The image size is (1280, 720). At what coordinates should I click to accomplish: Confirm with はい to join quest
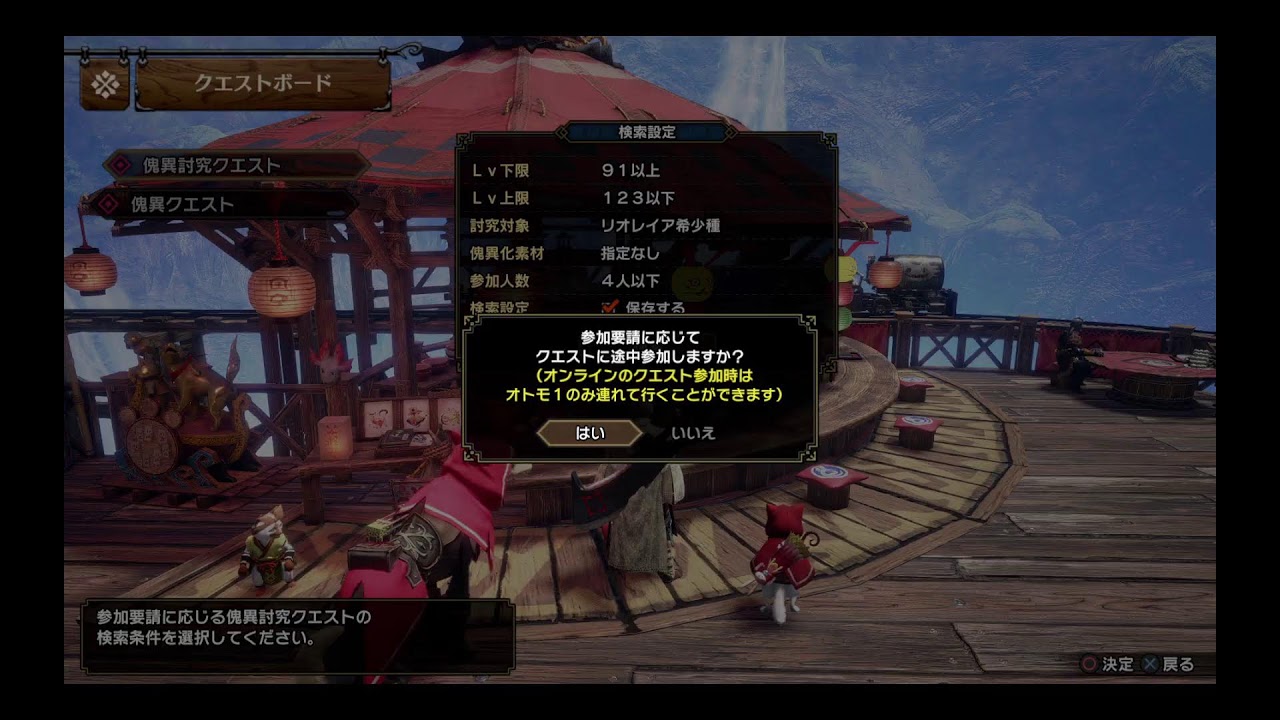coord(590,433)
